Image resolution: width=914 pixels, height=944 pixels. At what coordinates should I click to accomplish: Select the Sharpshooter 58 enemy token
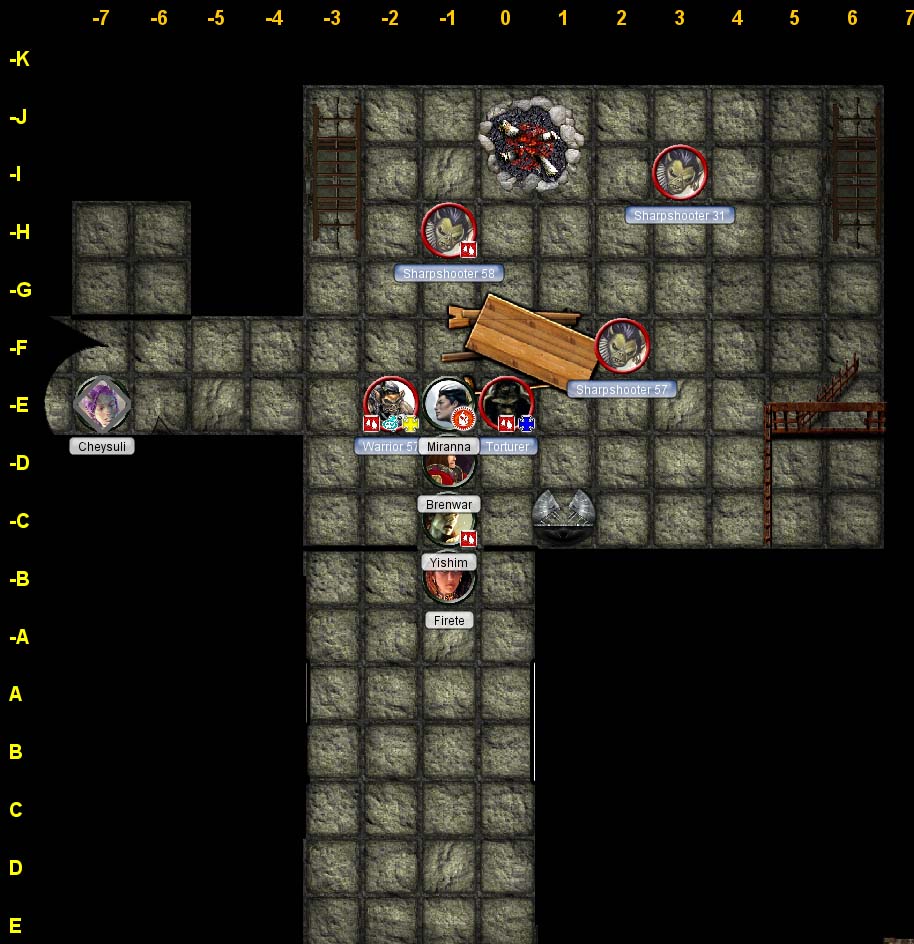[x=448, y=231]
